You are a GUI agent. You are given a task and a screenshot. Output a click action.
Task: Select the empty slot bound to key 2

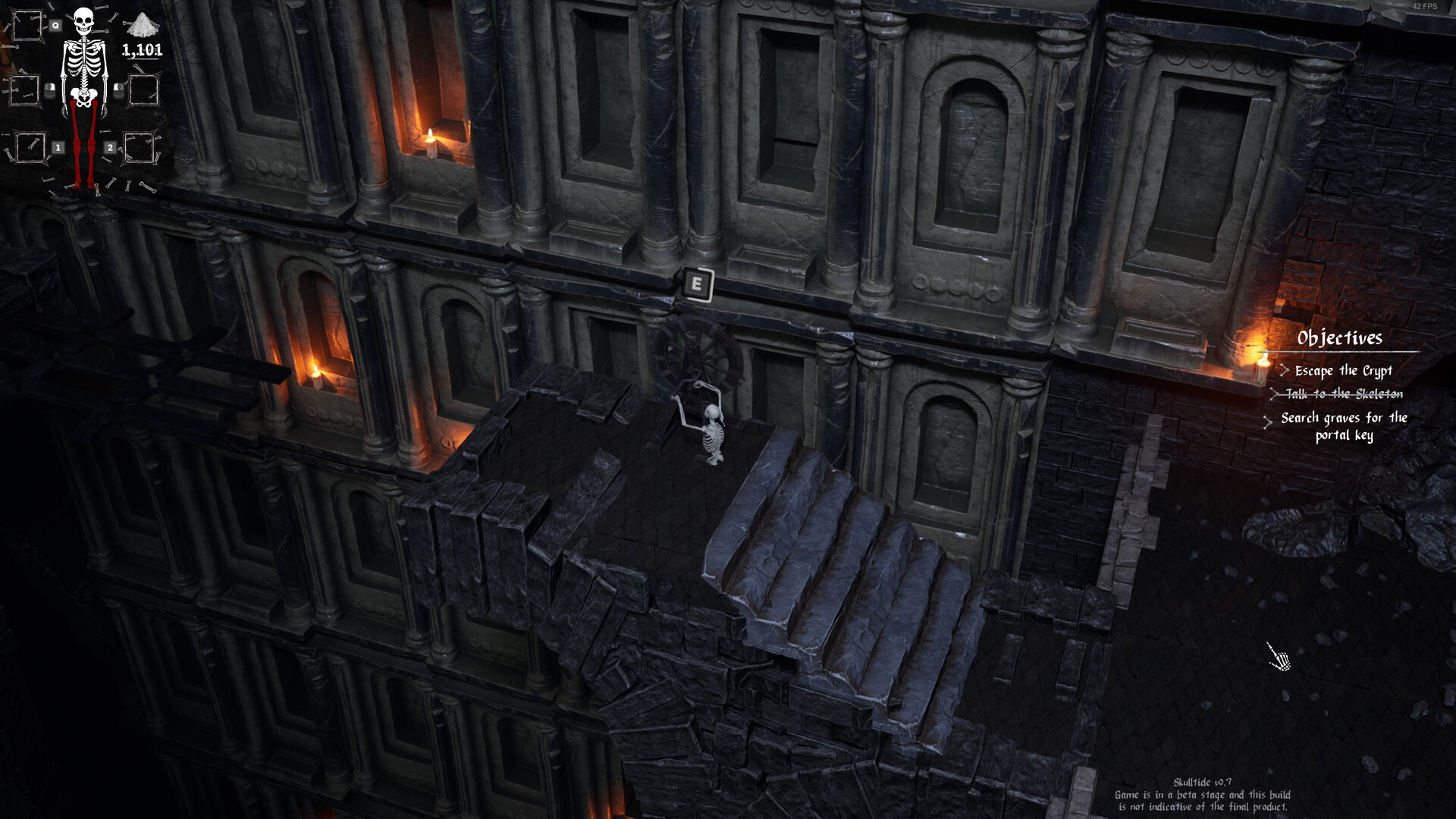(139, 147)
